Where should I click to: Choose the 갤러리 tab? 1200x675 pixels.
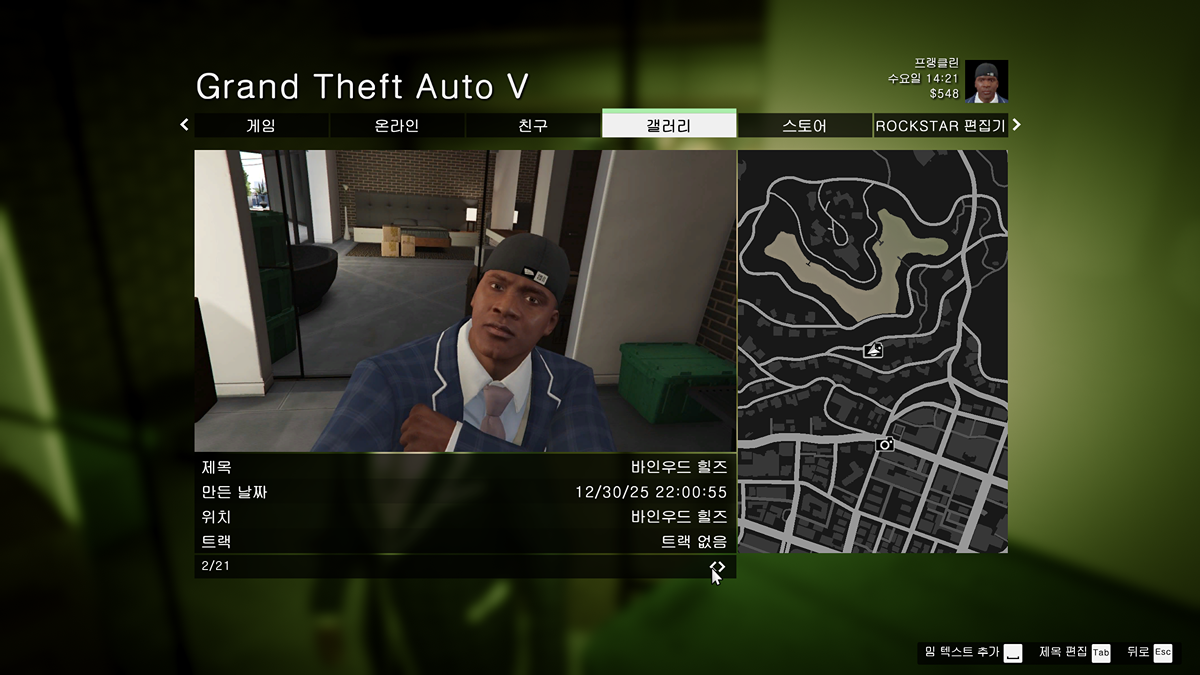pos(669,126)
